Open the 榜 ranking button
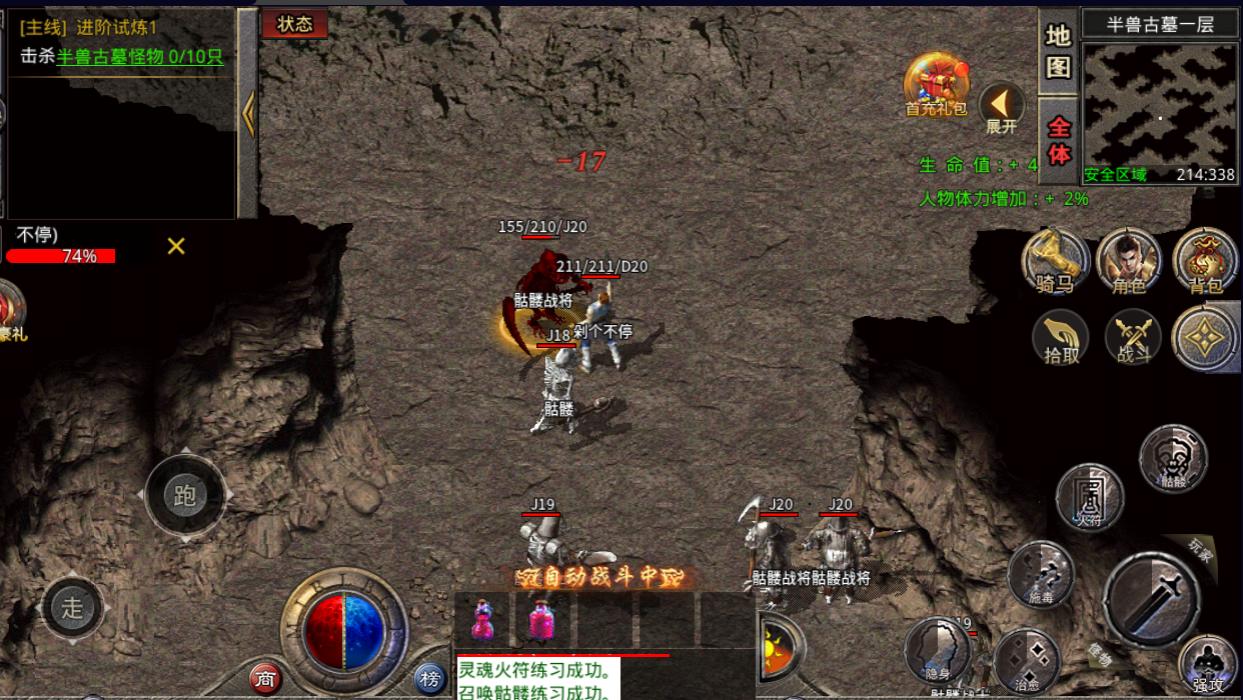This screenshot has width=1243, height=700. (x=430, y=679)
